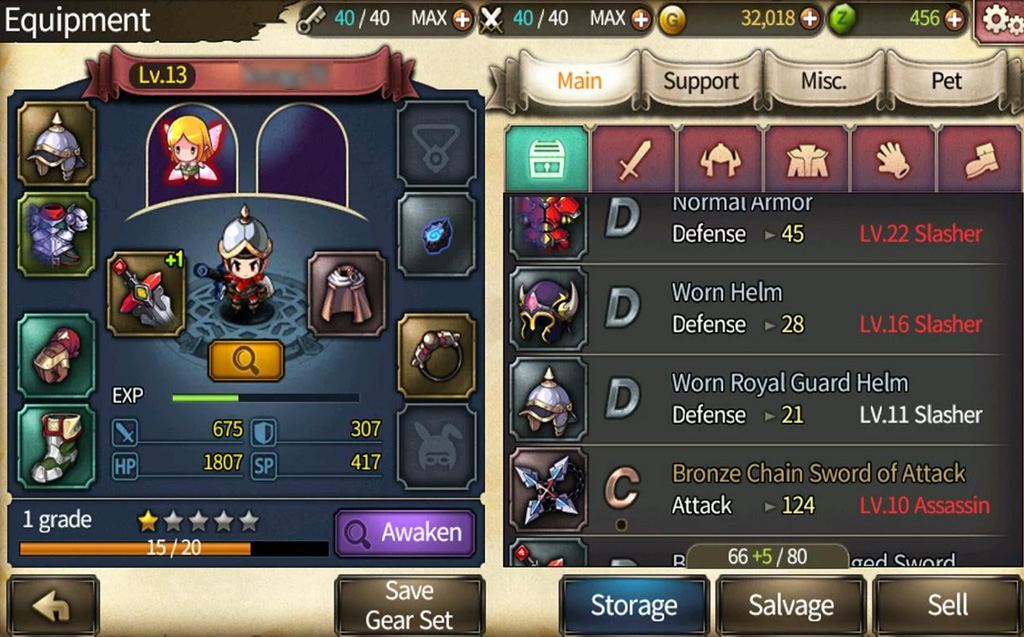Image resolution: width=1024 pixels, height=637 pixels.
Task: Awaken the character
Action: (x=405, y=533)
